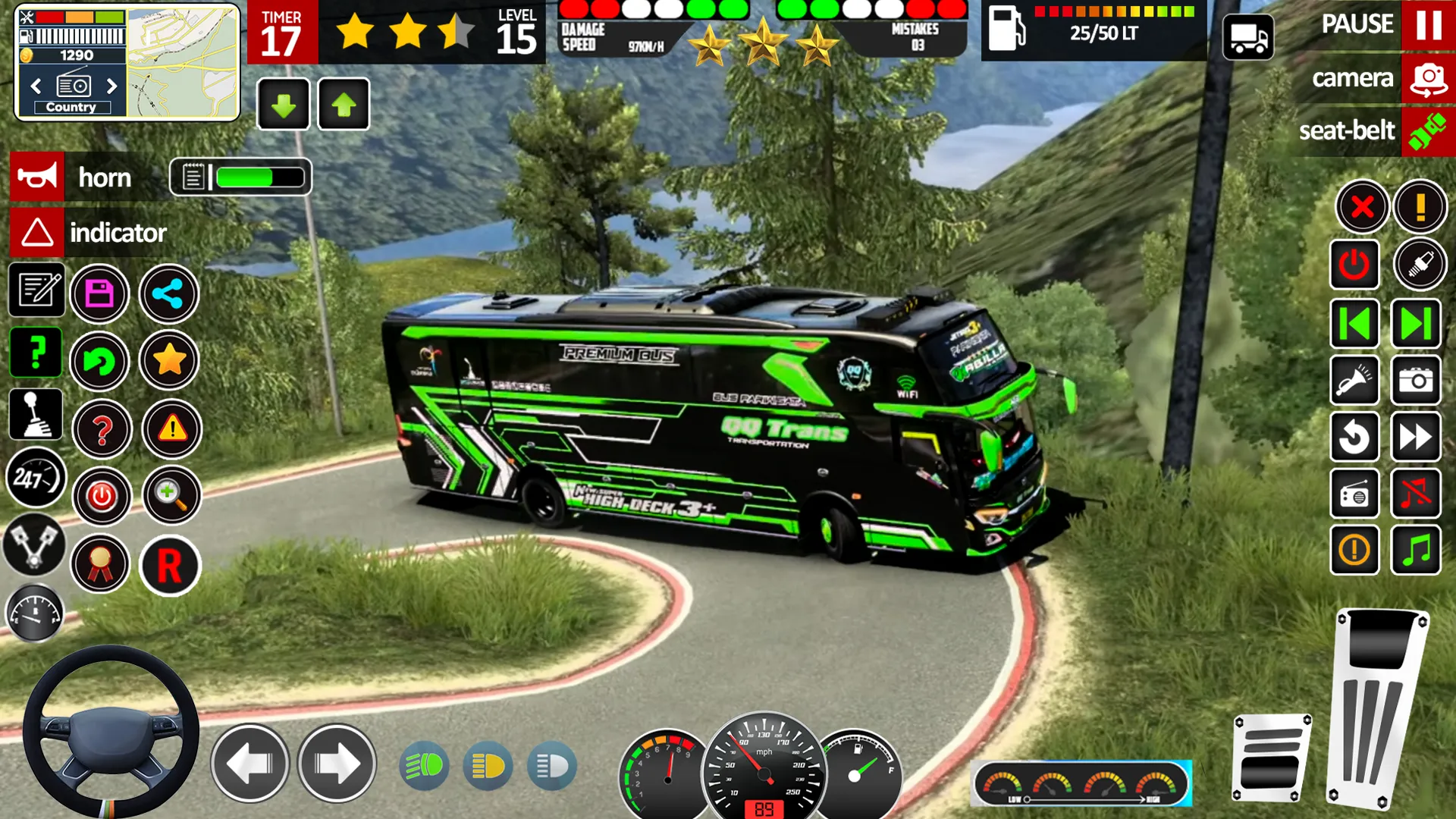Activate the indicator hazard button
Viewport: 1456px width, 819px height.
coord(37,232)
